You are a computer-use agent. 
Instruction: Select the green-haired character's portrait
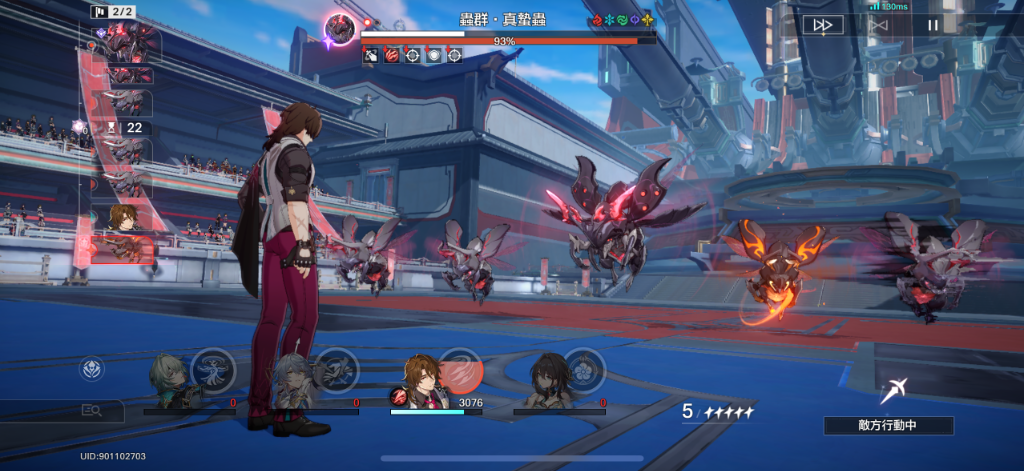[x=168, y=382]
